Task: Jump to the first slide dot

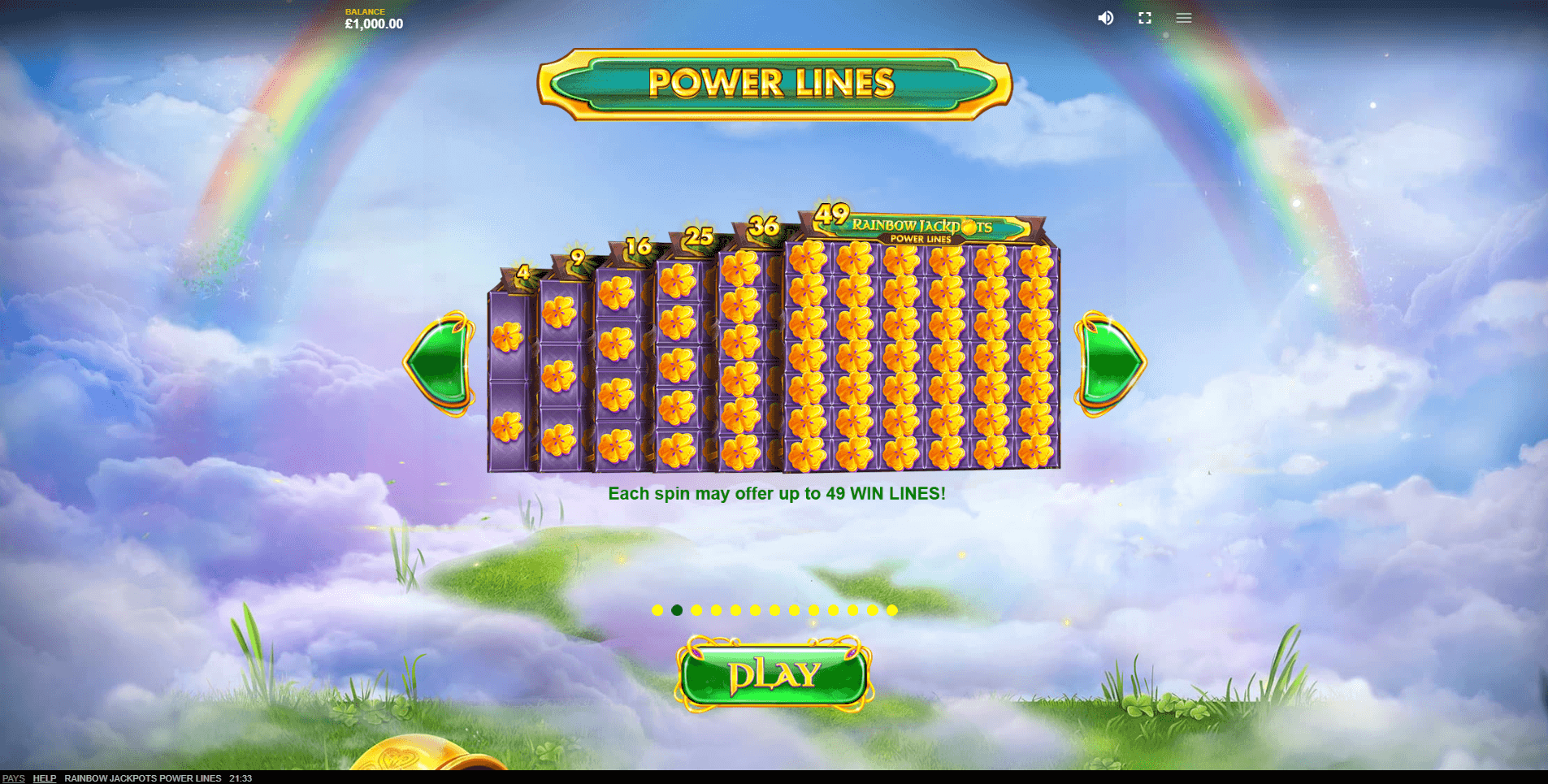Action: click(x=657, y=610)
